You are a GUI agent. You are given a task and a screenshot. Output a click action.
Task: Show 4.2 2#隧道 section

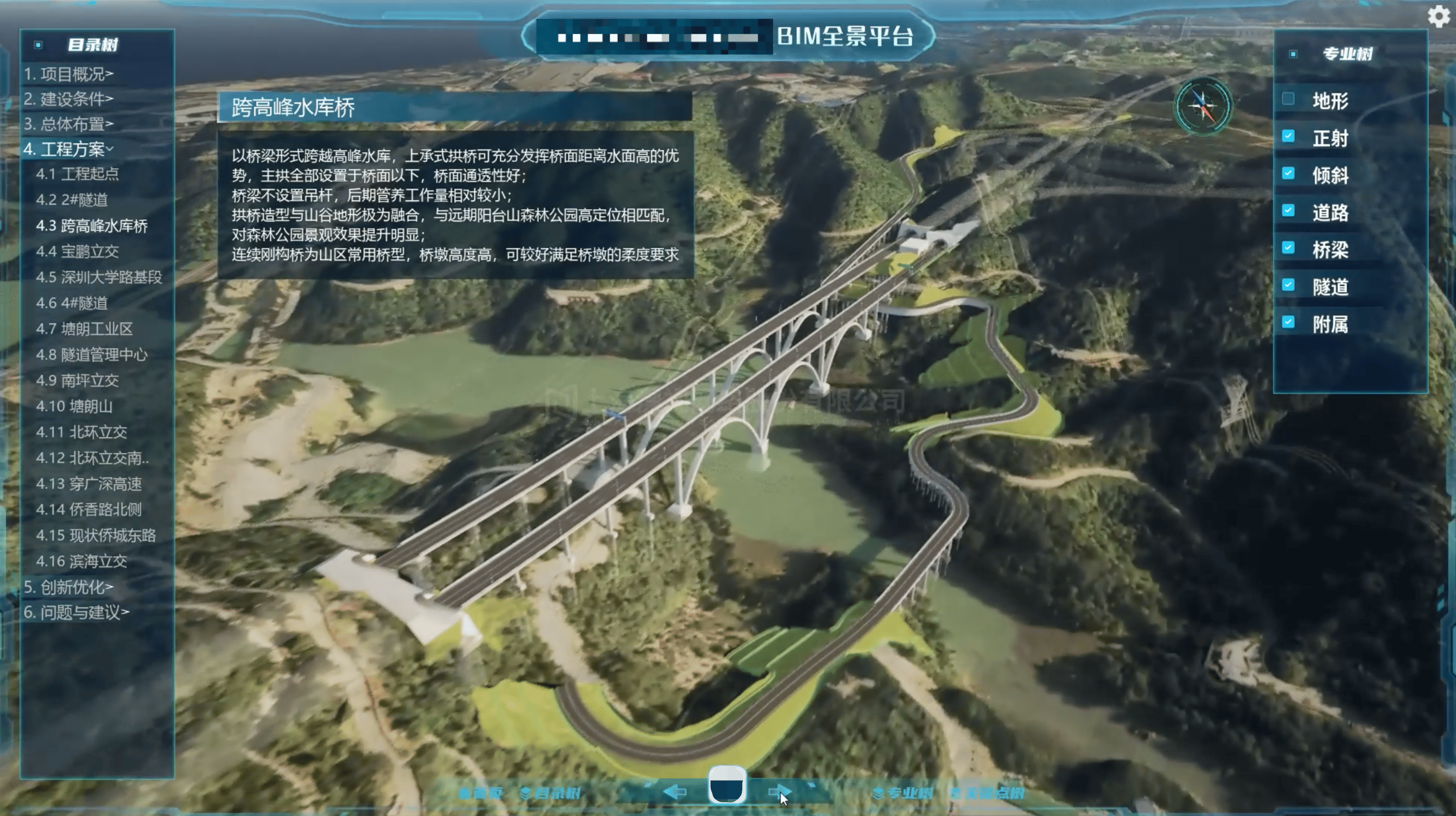click(x=71, y=200)
